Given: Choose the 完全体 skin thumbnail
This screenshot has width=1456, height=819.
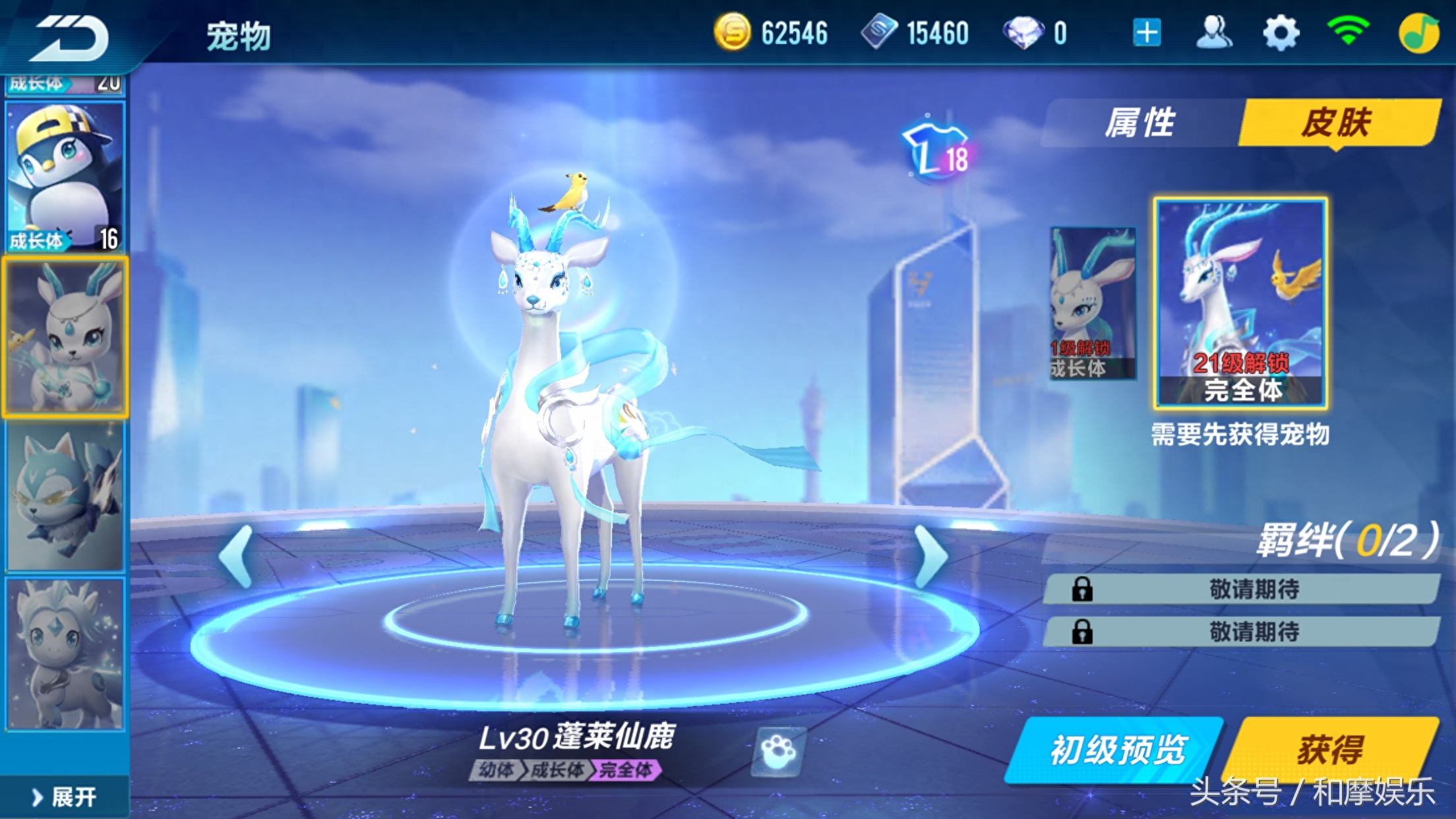Looking at the screenshot, I should 1240,303.
